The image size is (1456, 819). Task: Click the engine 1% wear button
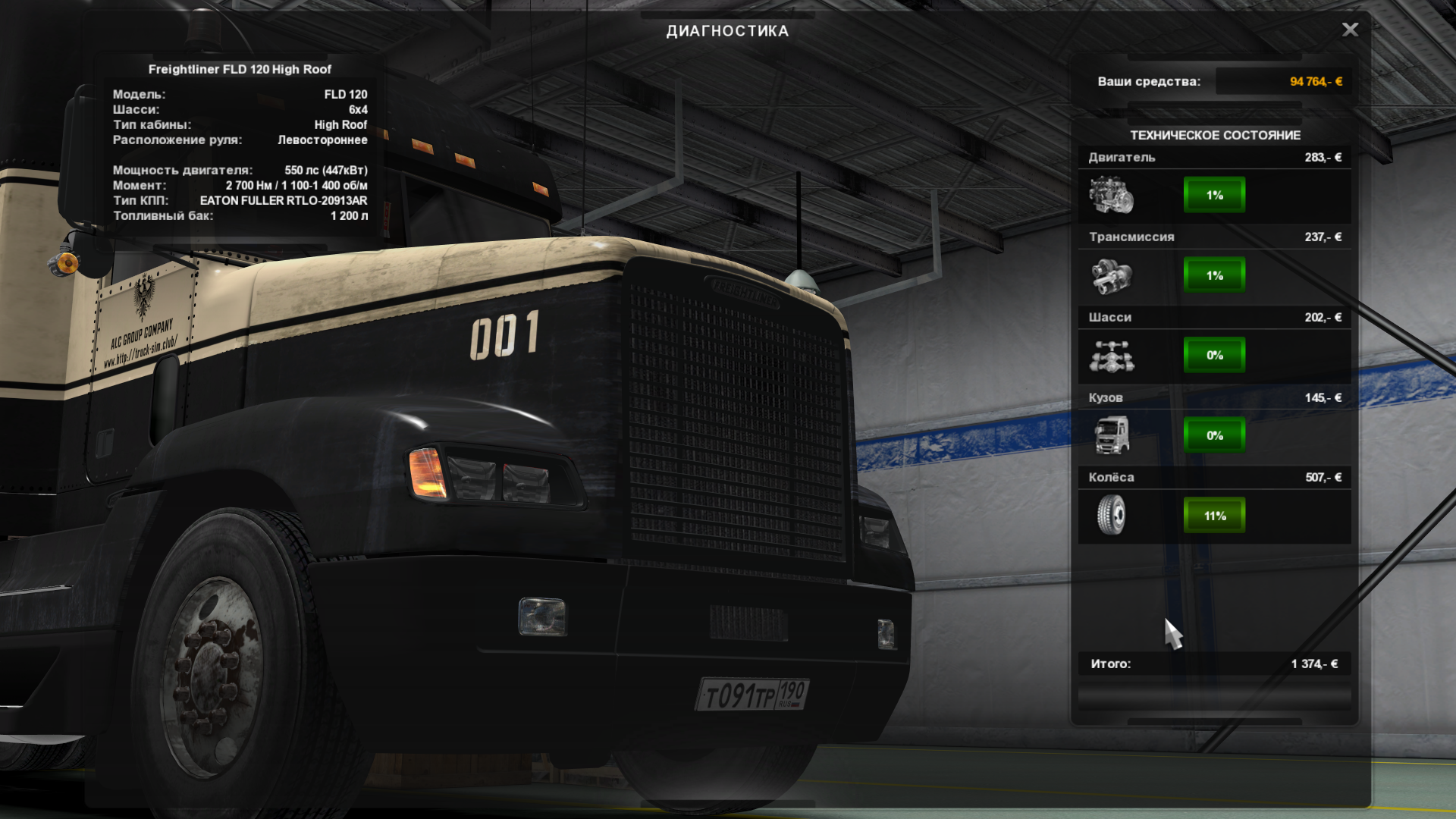click(x=1214, y=195)
